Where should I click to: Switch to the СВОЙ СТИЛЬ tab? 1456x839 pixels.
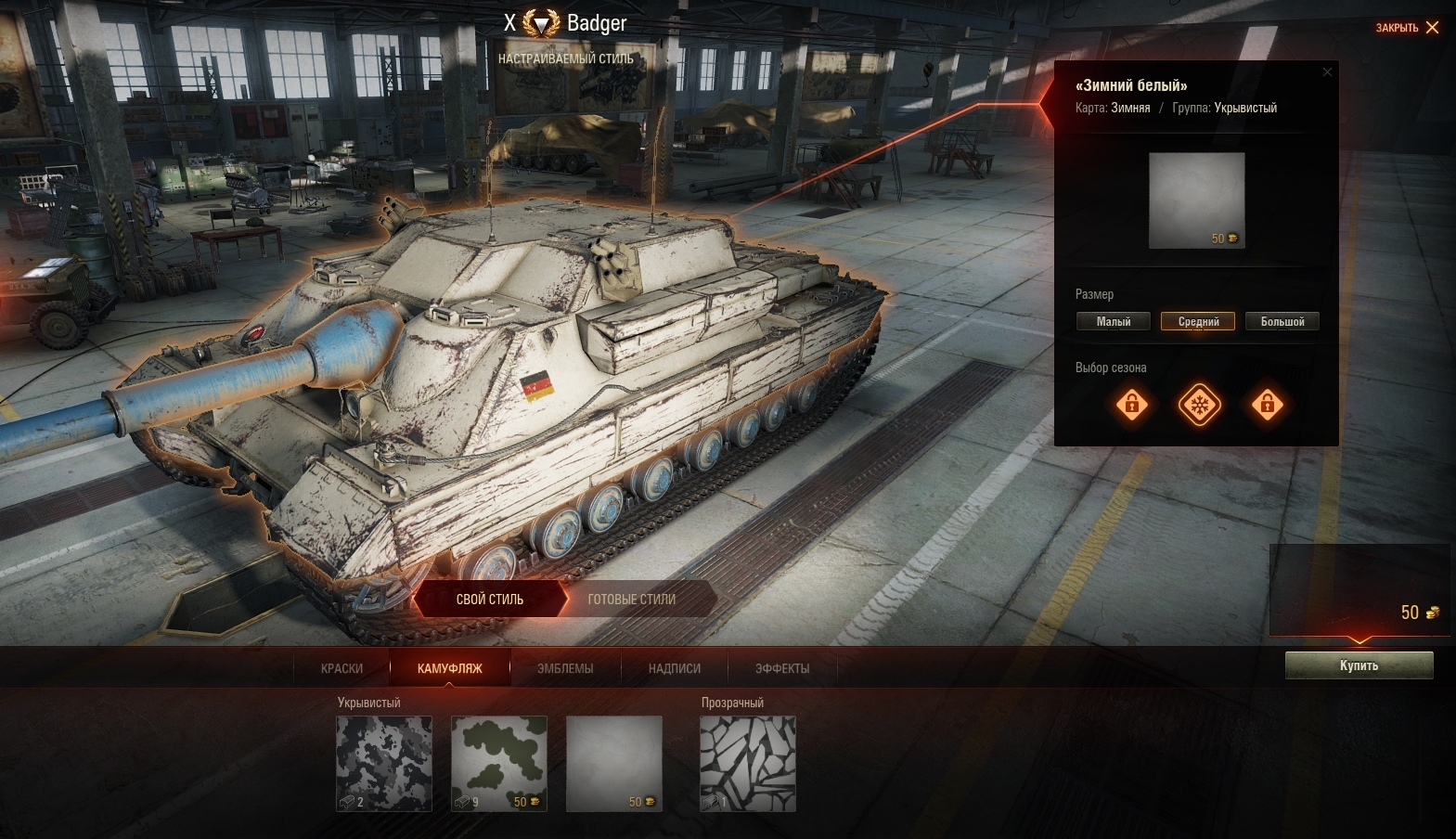490,600
